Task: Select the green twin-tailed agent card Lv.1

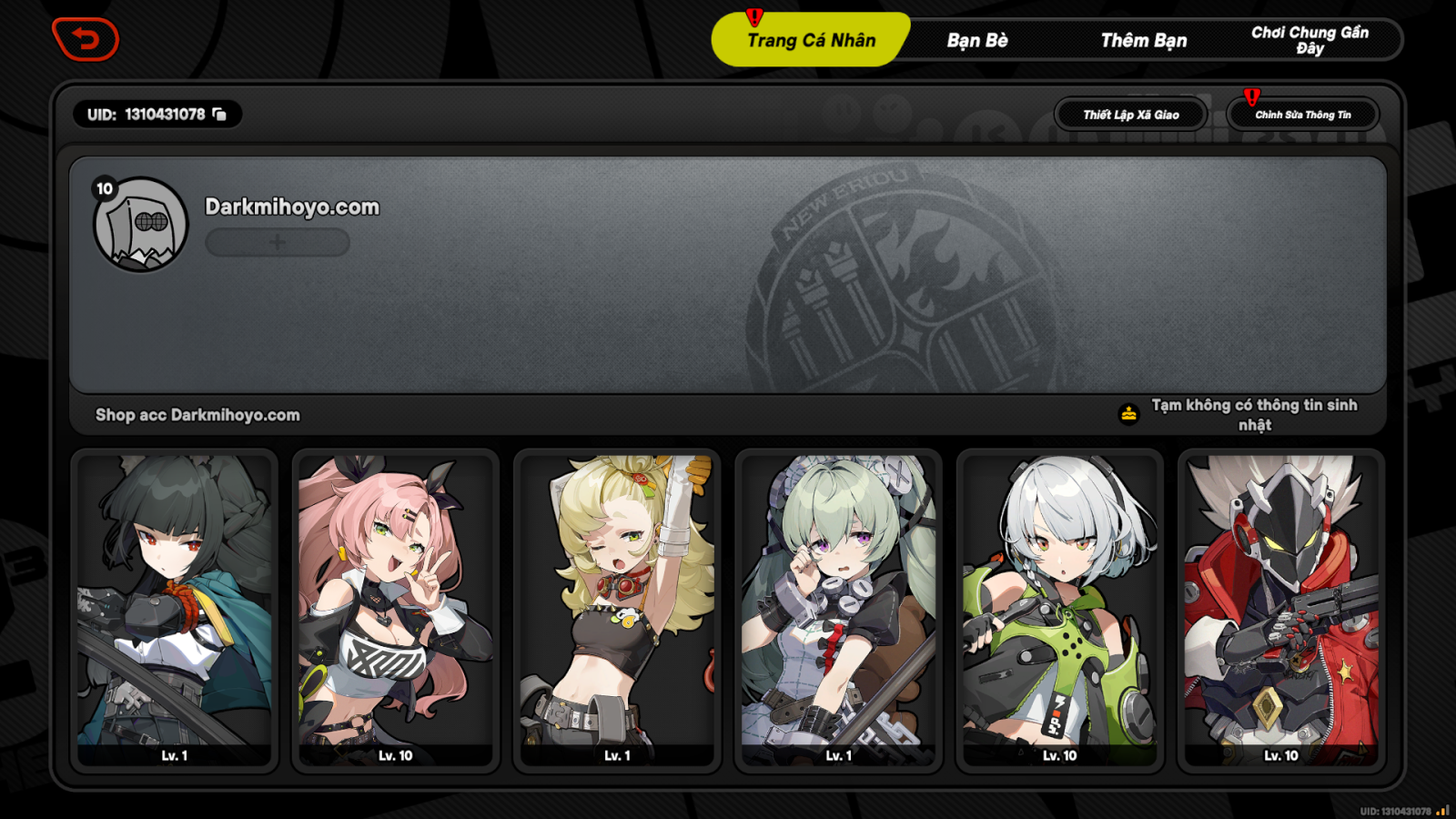Action: (x=839, y=610)
